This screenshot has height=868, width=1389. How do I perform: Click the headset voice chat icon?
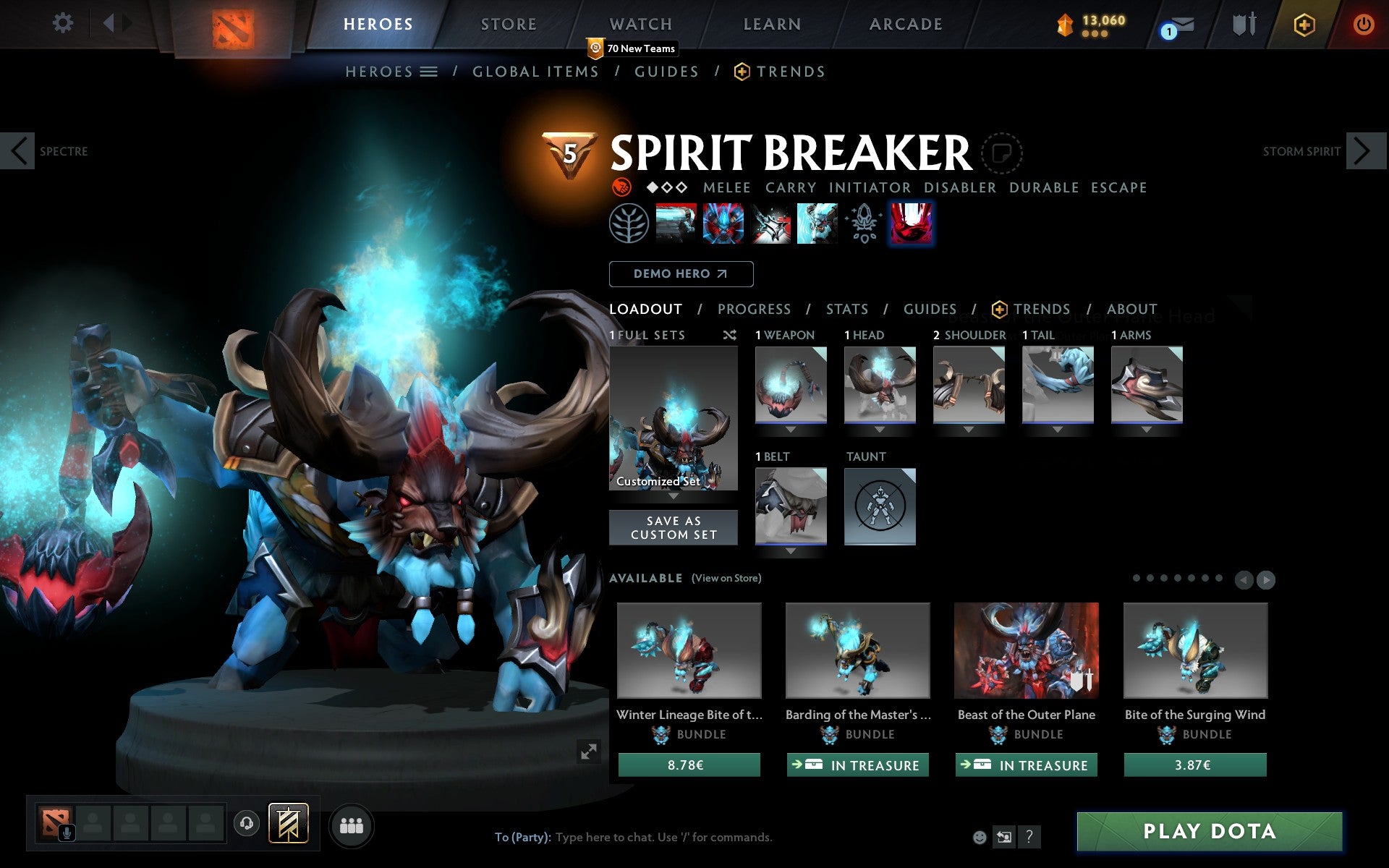247,824
